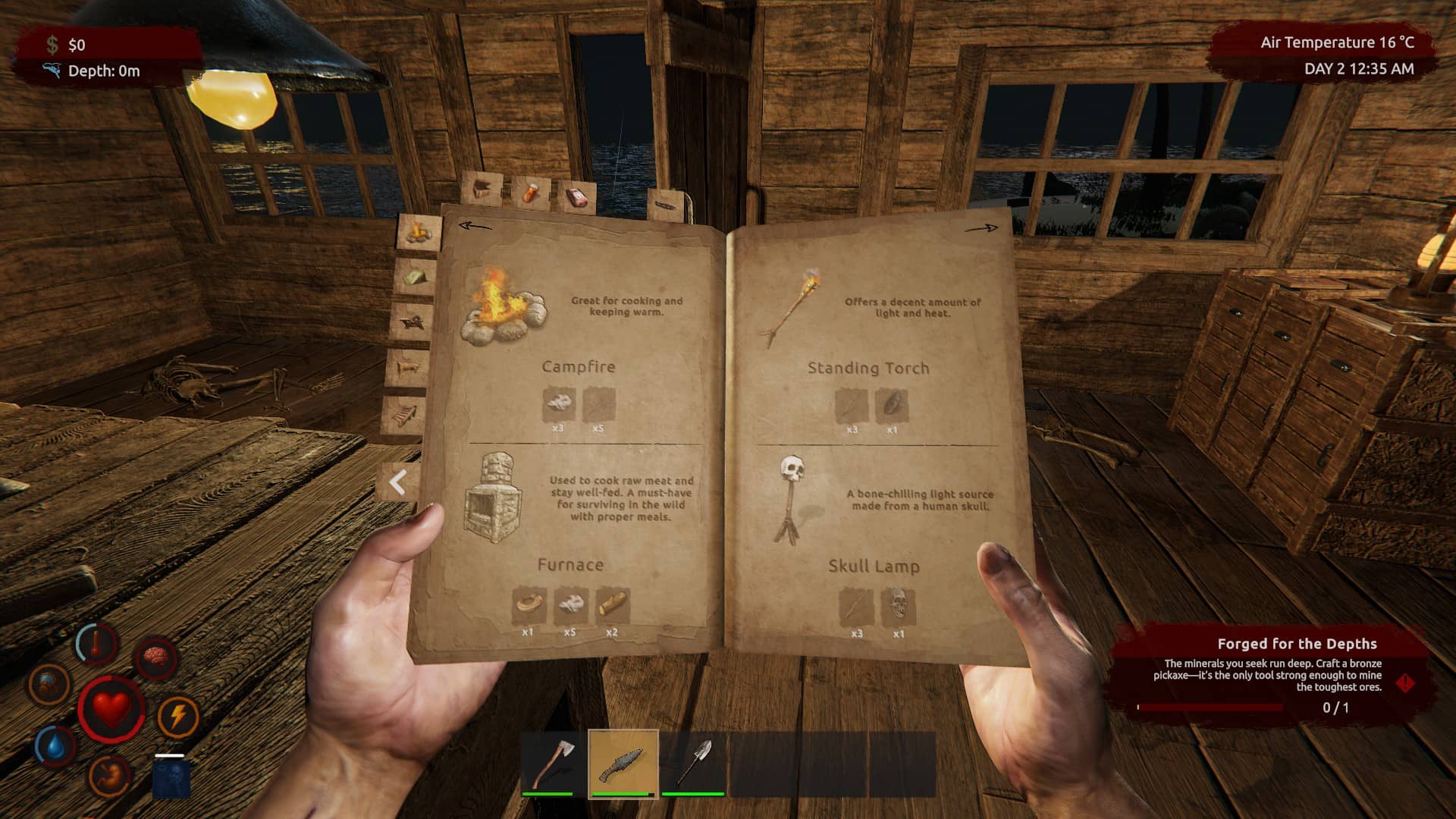
Task: Equip the shovel from the hotbar
Action: 693,763
